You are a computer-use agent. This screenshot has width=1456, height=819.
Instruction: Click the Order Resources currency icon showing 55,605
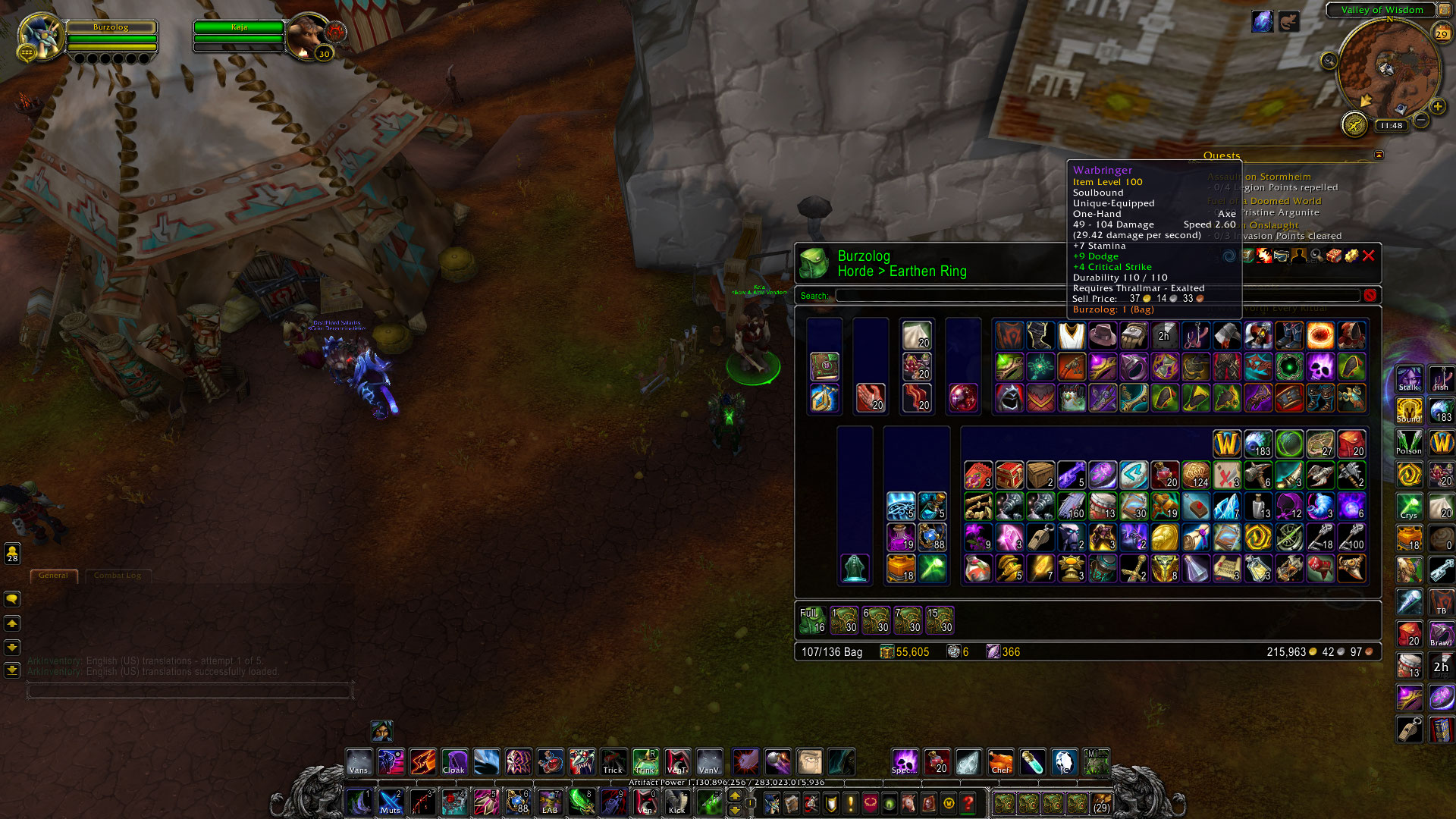click(886, 651)
